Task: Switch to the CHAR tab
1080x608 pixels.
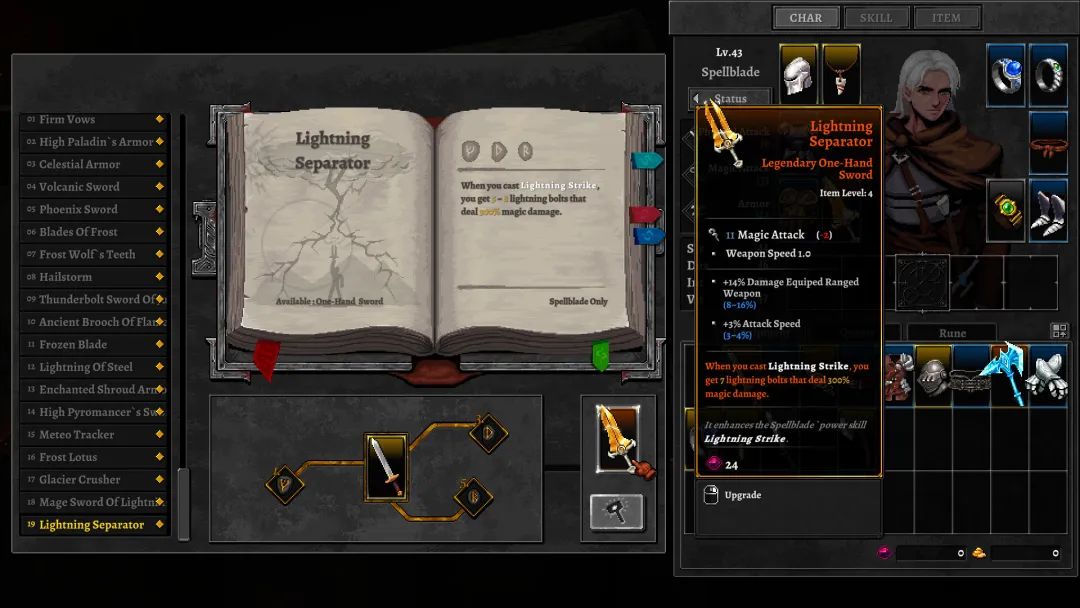Action: pyautogui.click(x=806, y=18)
